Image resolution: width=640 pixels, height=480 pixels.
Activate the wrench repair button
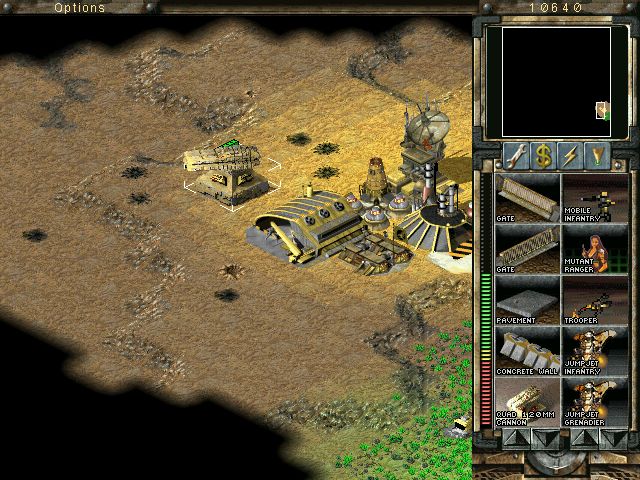516,155
